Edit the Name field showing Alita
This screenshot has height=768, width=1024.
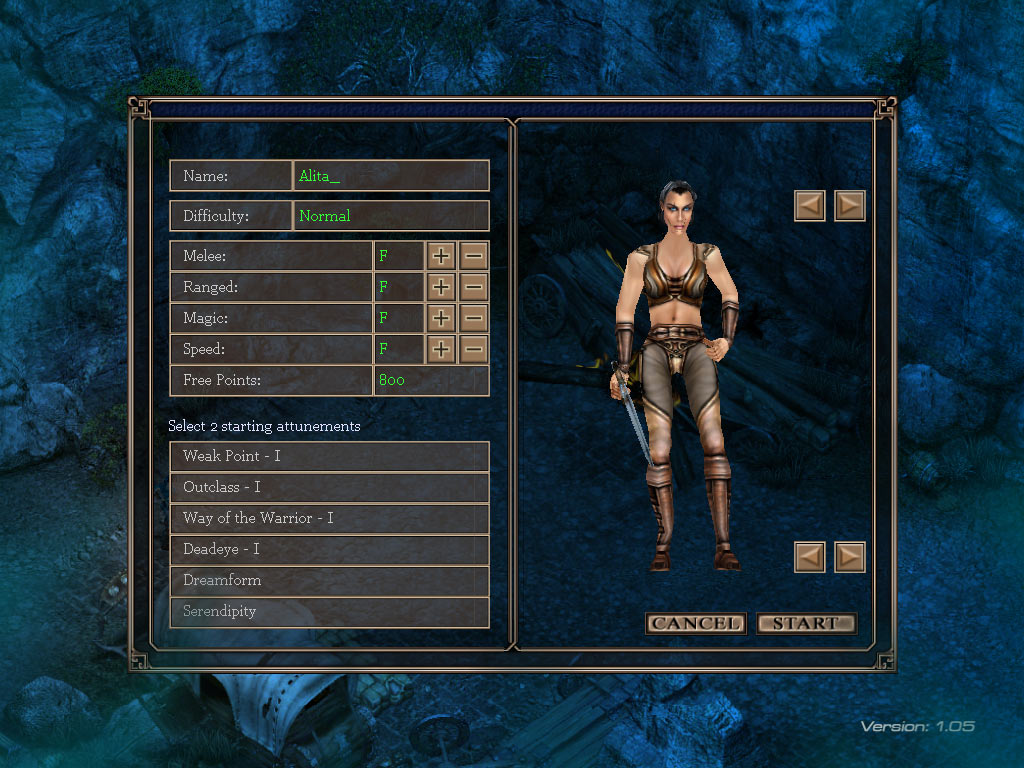tap(391, 176)
